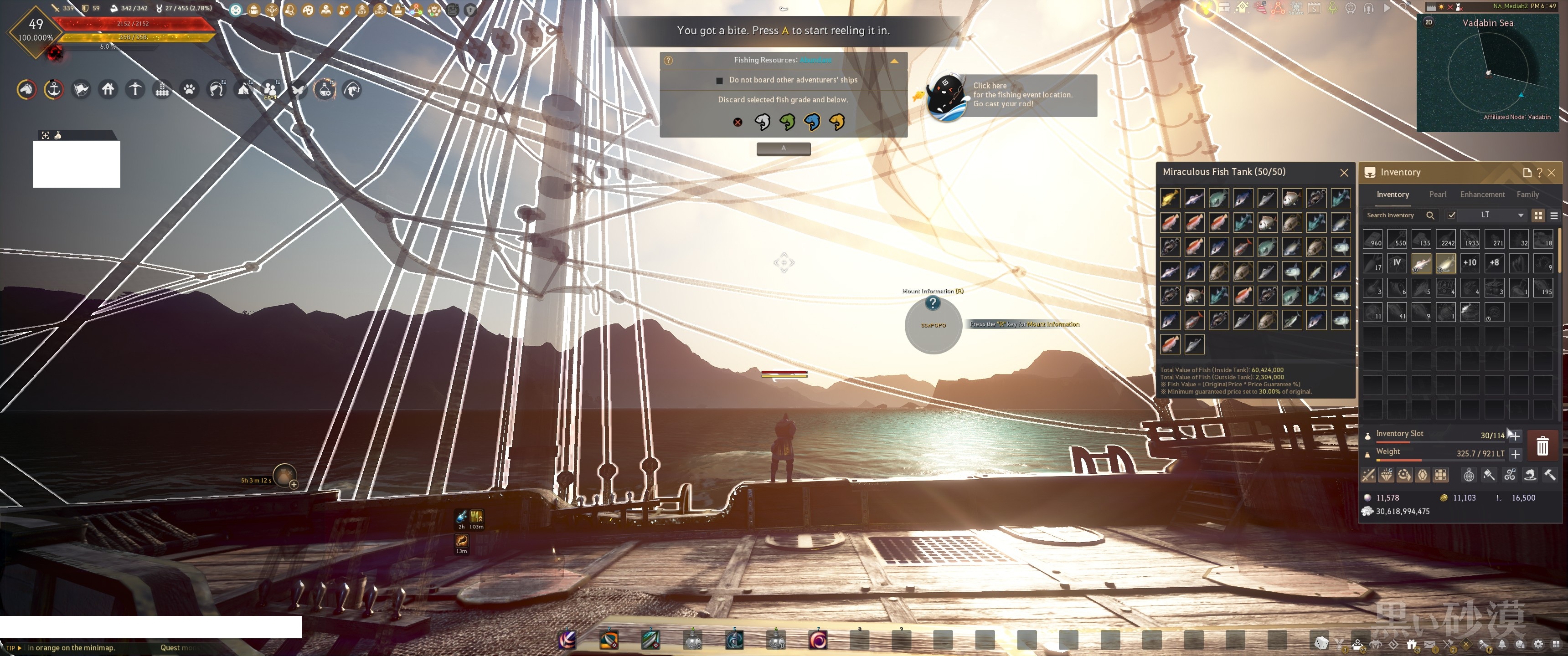Viewport: 1568px width, 656px height.
Task: Select the Family tab in Inventory
Action: [1527, 195]
